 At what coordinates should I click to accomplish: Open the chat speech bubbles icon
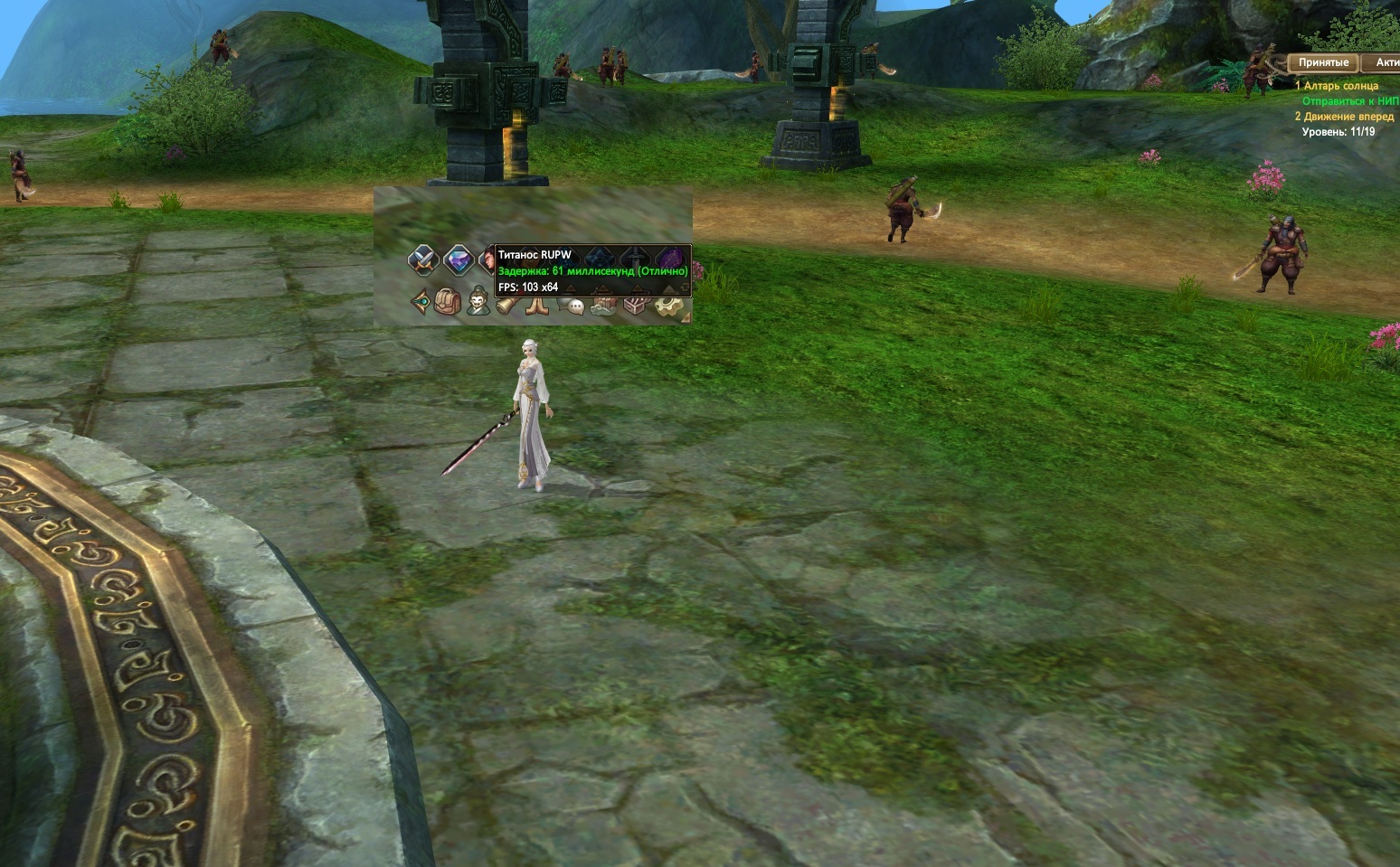(x=570, y=306)
